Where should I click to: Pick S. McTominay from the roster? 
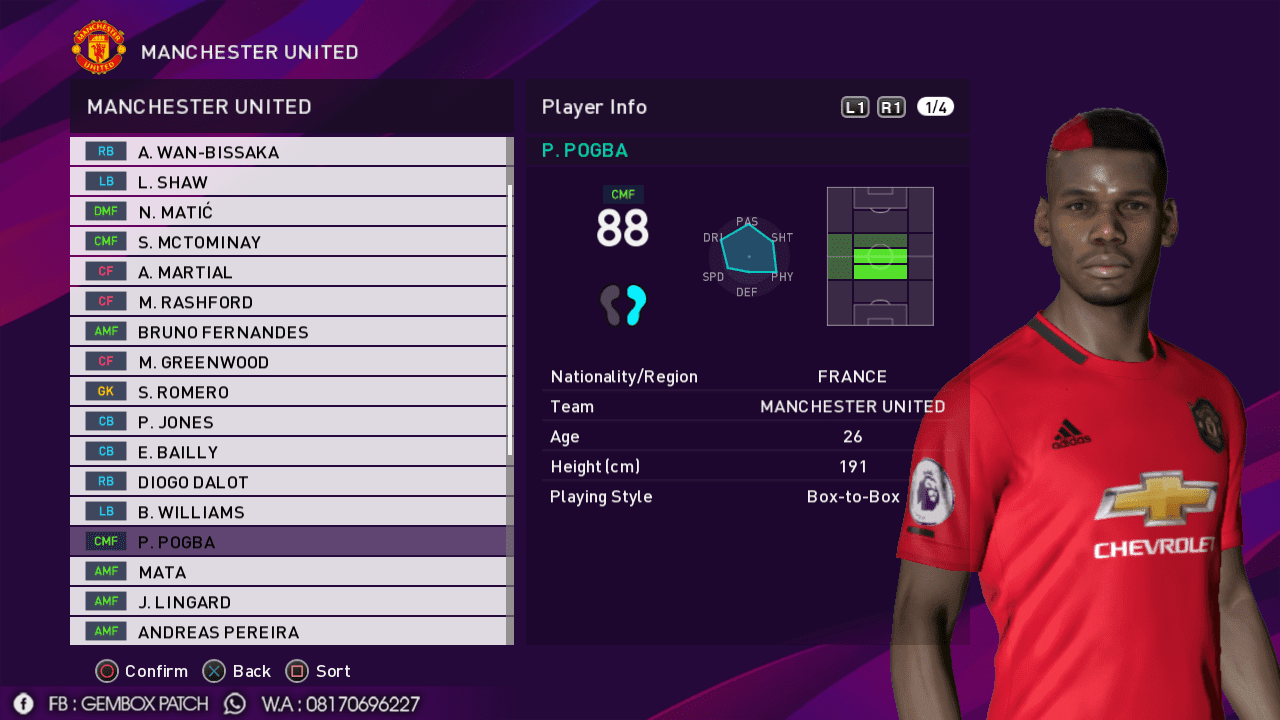(290, 242)
